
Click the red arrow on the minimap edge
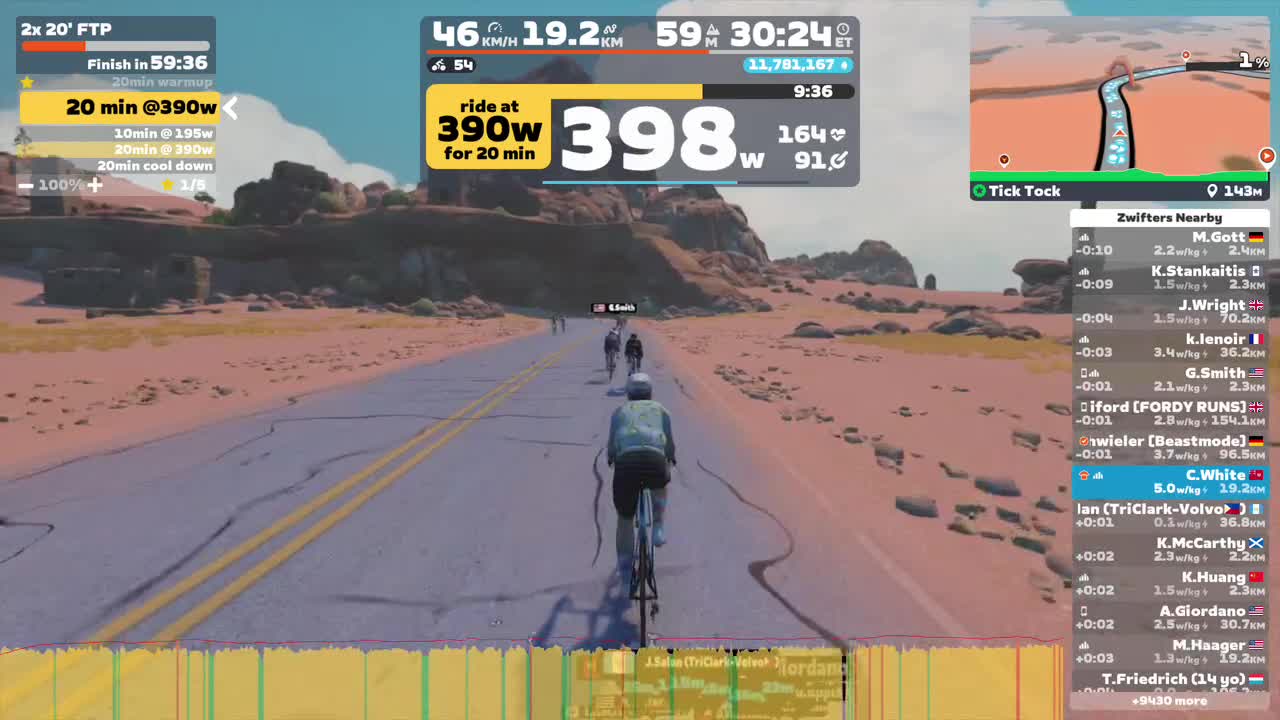(x=1267, y=156)
